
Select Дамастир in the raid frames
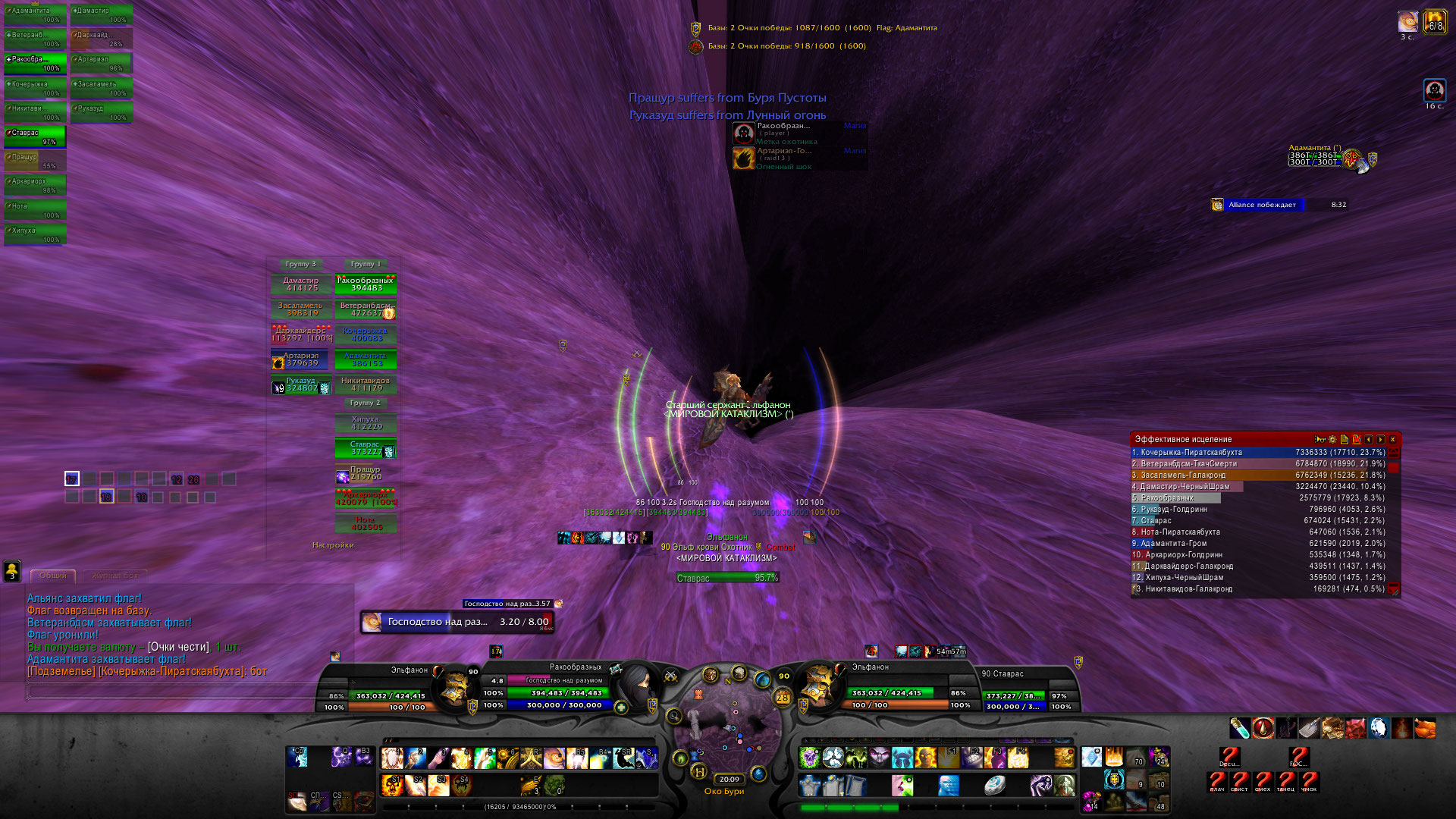point(301,284)
